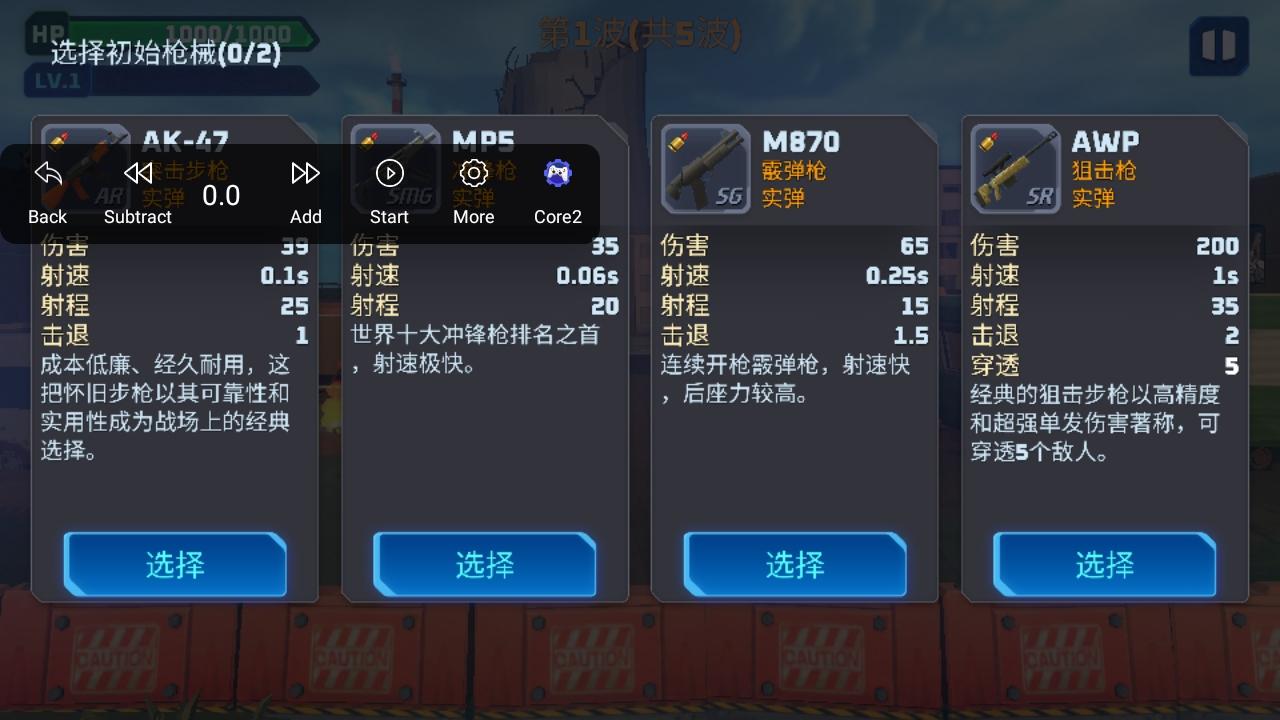
Task: Click the MP5 gun picture
Action: pyautogui.click(x=395, y=168)
